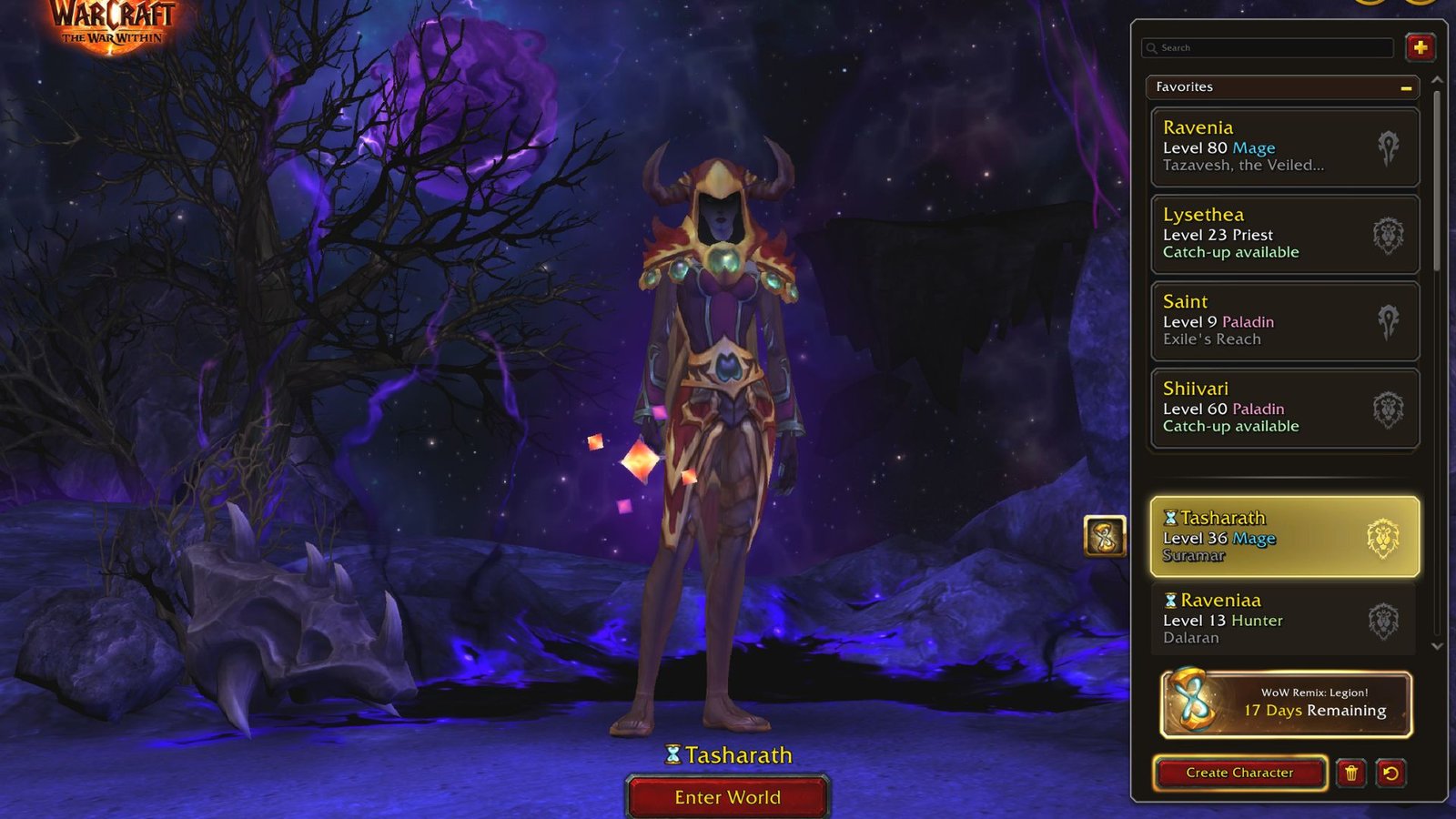Click the red plus icon to add a character
Image resolution: width=1456 pixels, height=819 pixels.
1420,47
